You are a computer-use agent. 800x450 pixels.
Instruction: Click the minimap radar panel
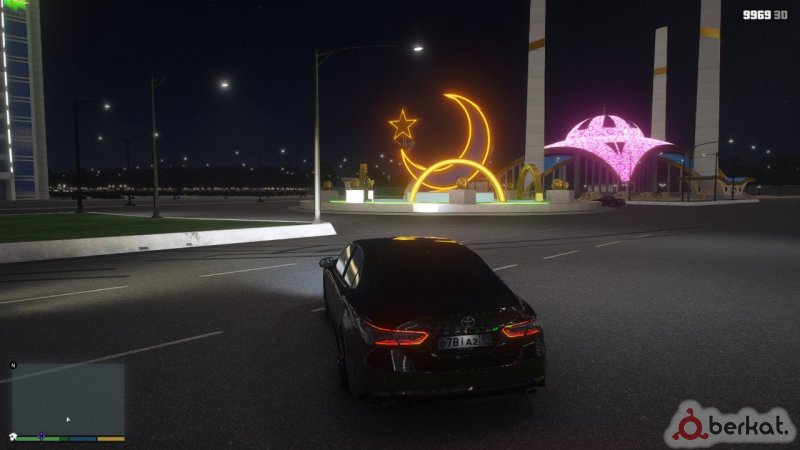(x=67, y=398)
